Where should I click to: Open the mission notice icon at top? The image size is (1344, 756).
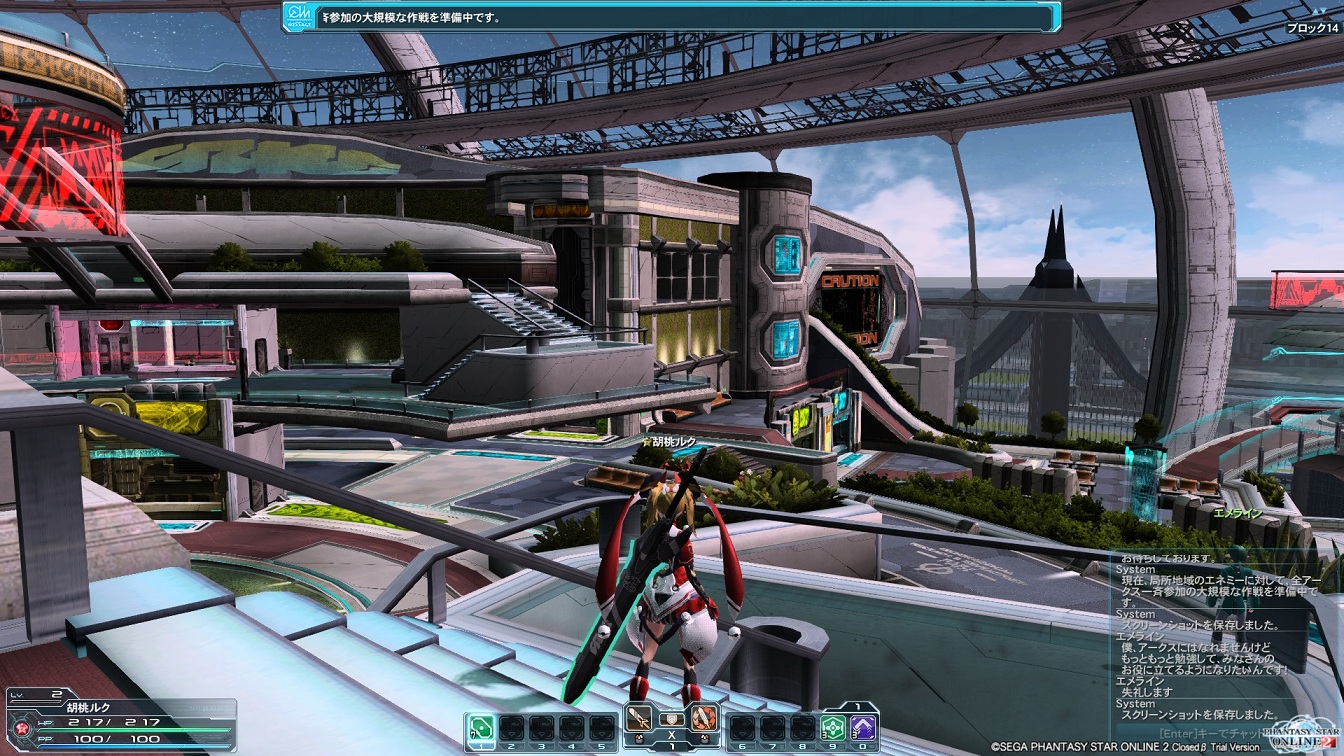tap(298, 16)
